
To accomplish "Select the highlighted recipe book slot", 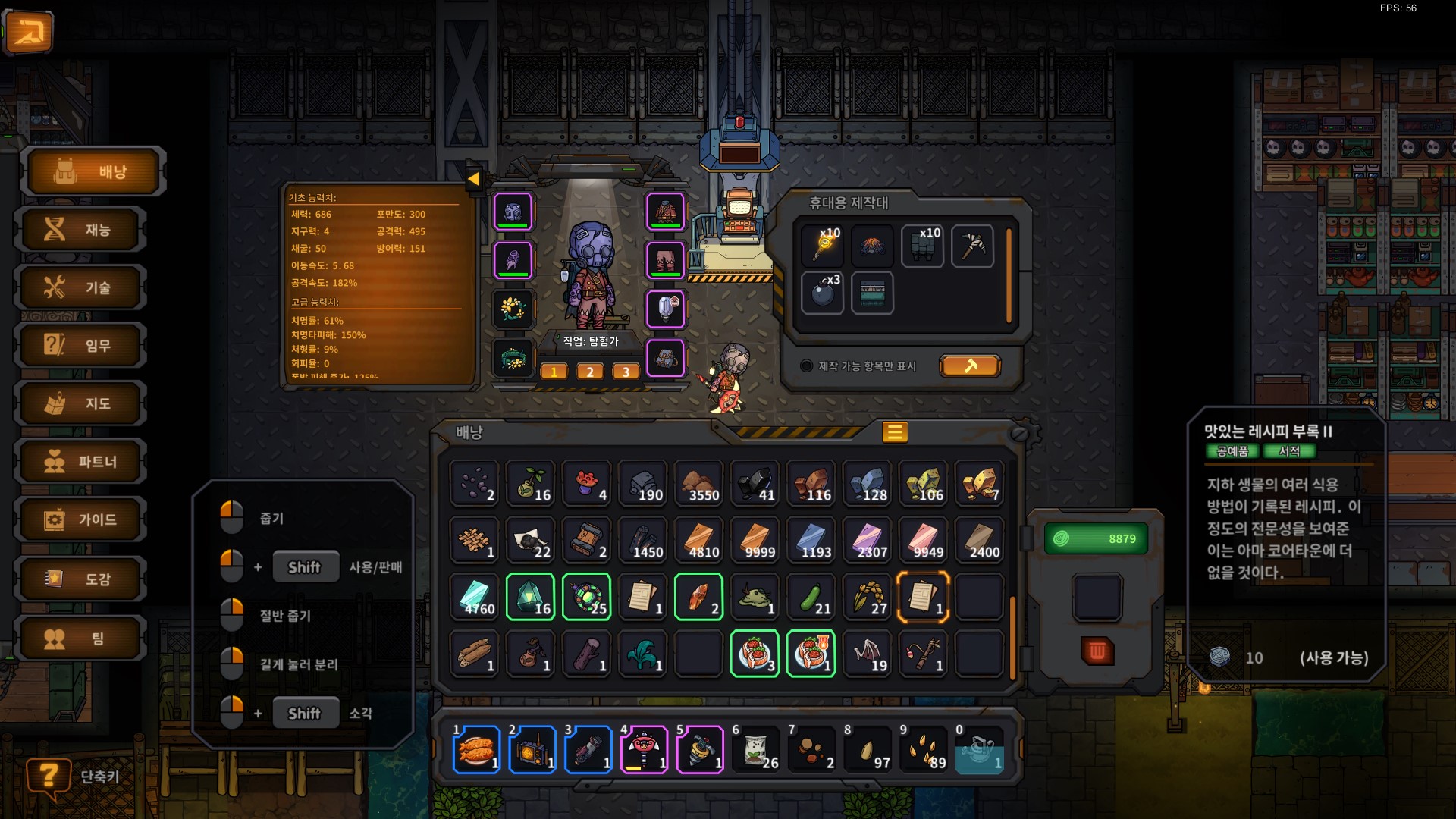I will click(923, 597).
